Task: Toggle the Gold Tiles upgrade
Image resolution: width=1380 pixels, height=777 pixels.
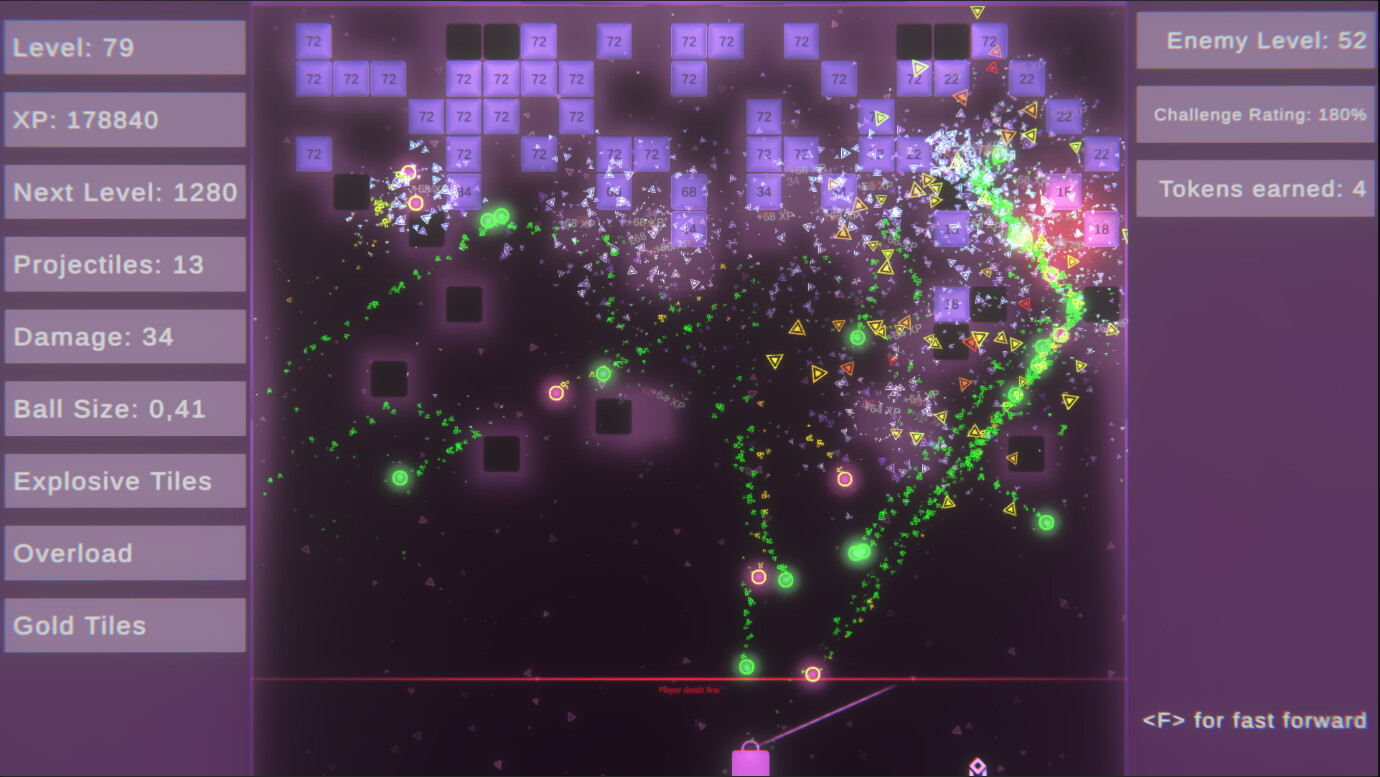Action: pyautogui.click(x=124, y=625)
